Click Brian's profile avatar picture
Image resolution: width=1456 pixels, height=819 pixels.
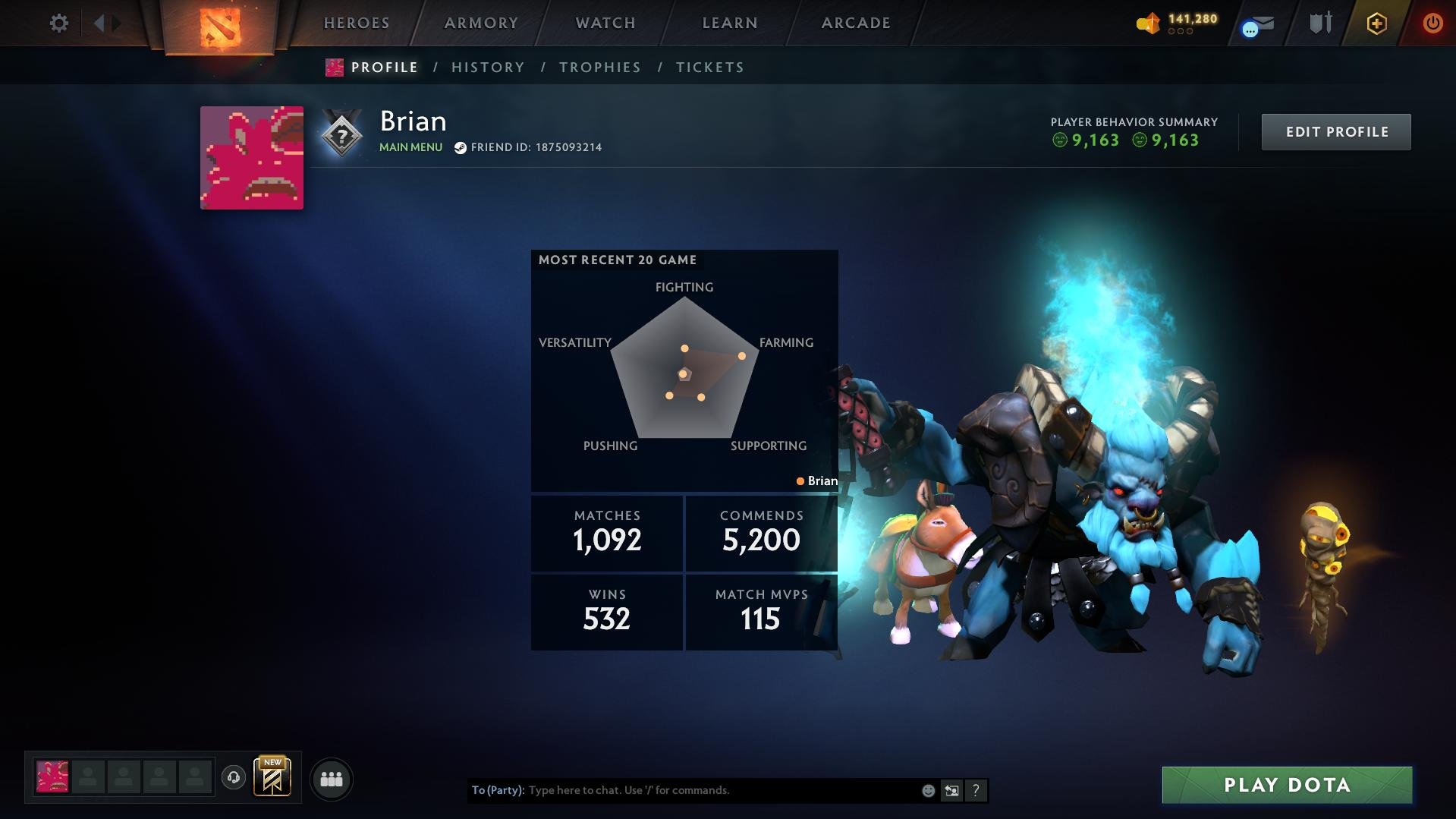click(x=252, y=158)
